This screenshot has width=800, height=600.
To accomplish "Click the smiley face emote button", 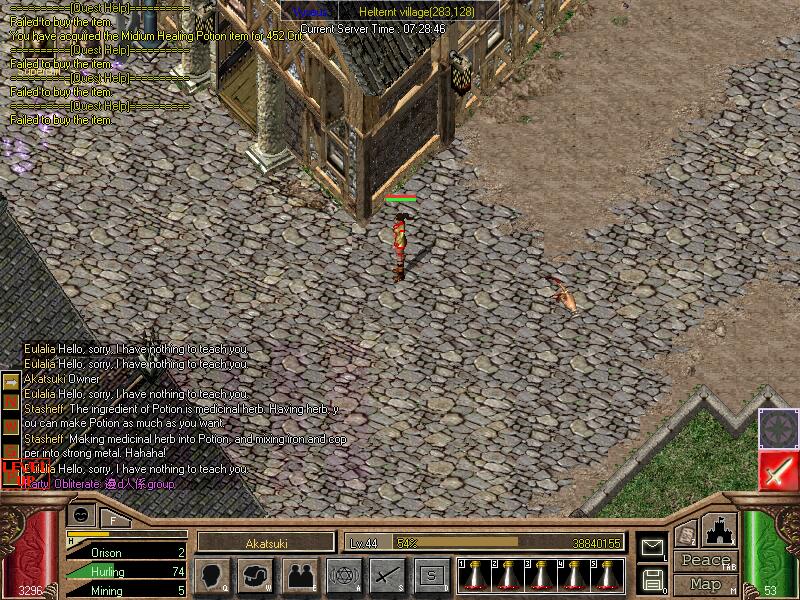I will click(81, 515).
